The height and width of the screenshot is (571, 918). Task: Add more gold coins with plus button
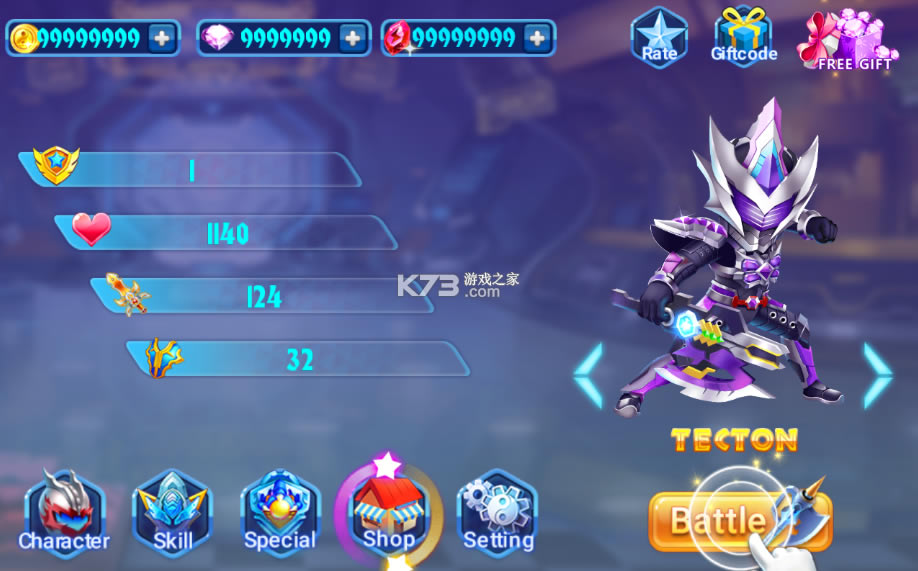pos(161,38)
